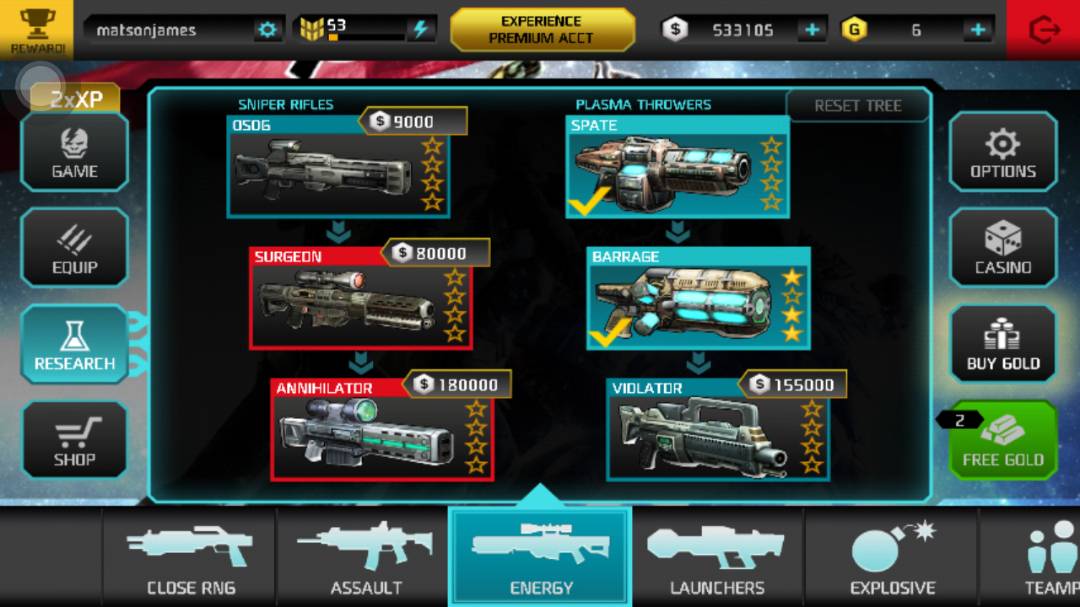
Task: Open the Explosive weapons tab
Action: click(892, 557)
